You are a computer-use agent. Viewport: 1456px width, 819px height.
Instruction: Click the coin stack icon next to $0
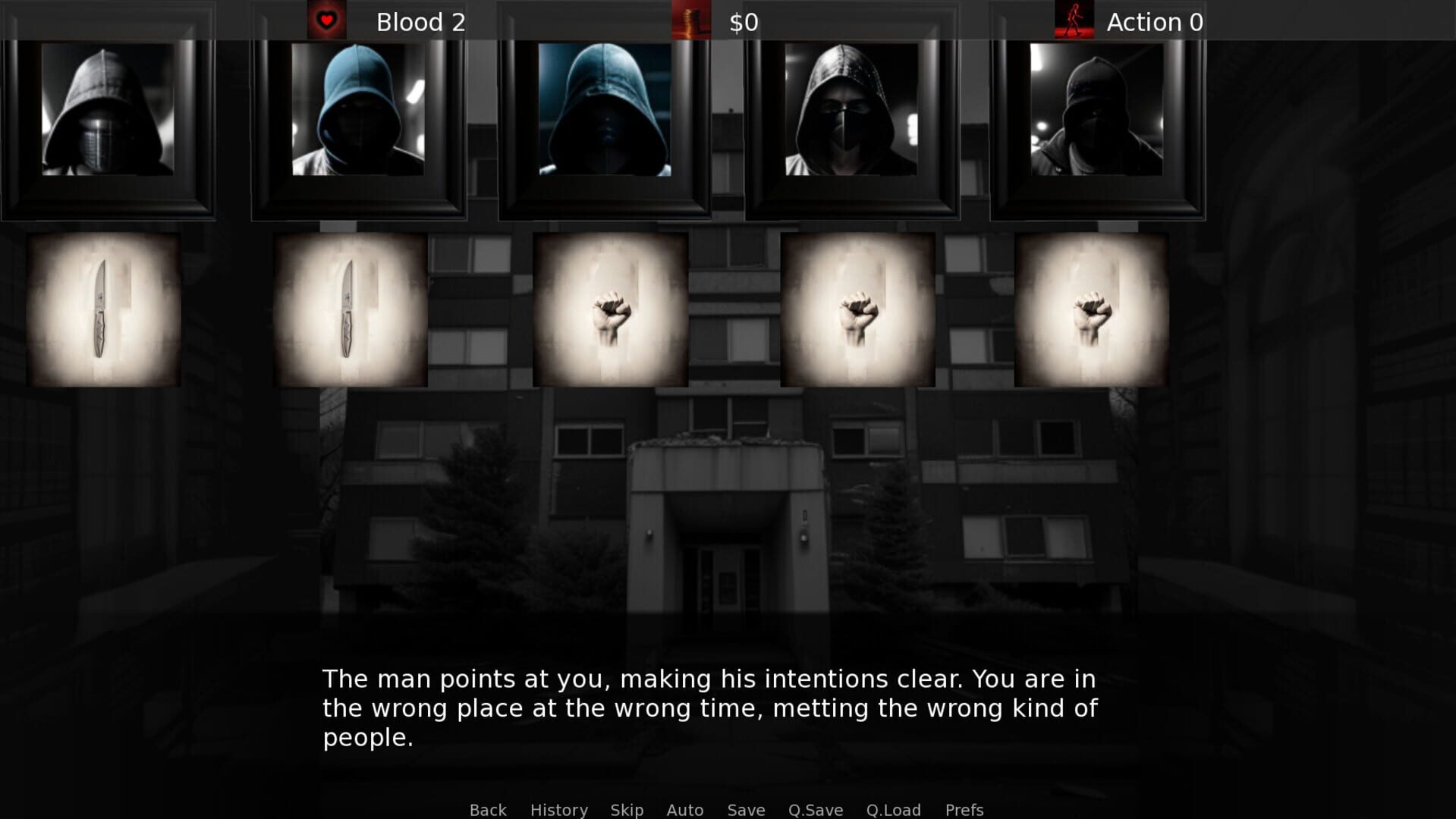tap(690, 20)
